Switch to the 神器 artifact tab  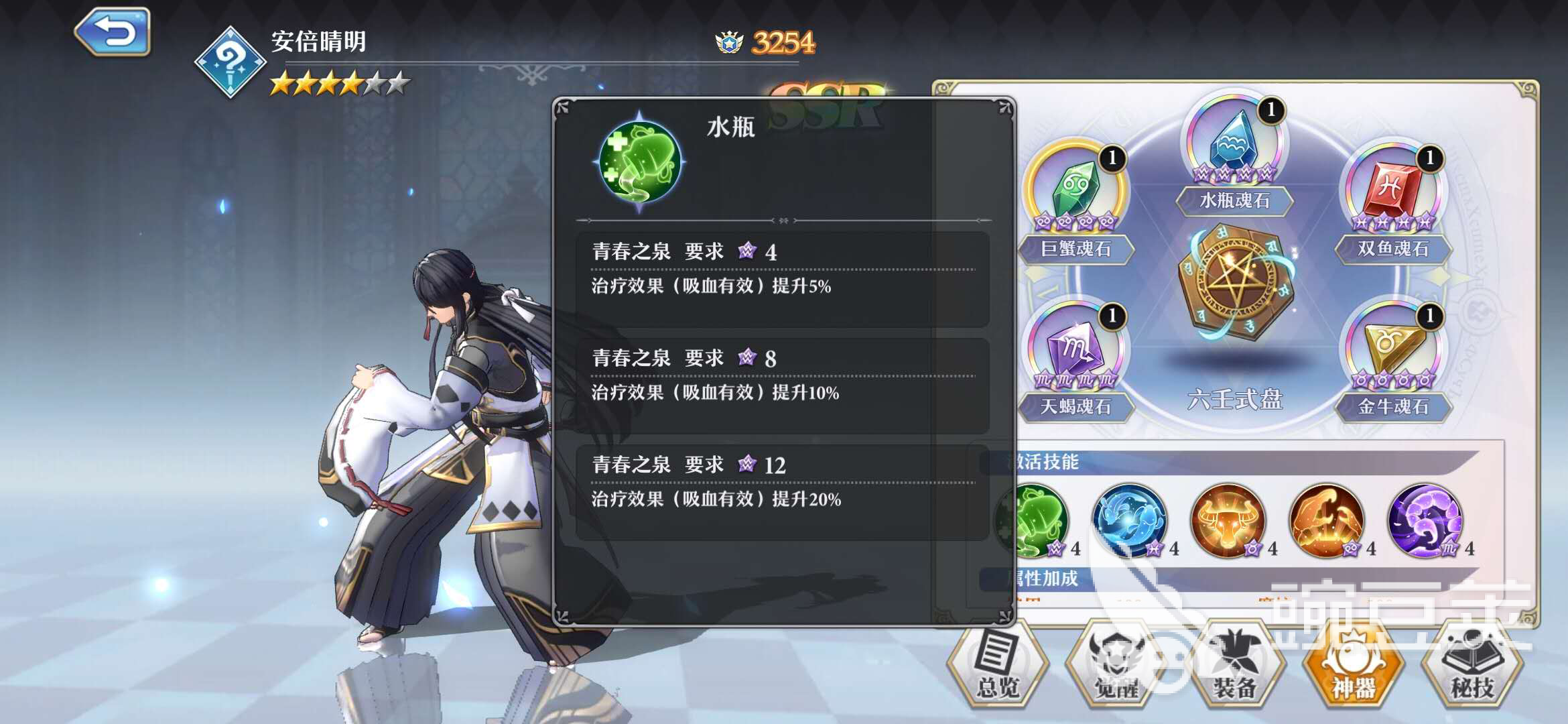tap(1354, 666)
